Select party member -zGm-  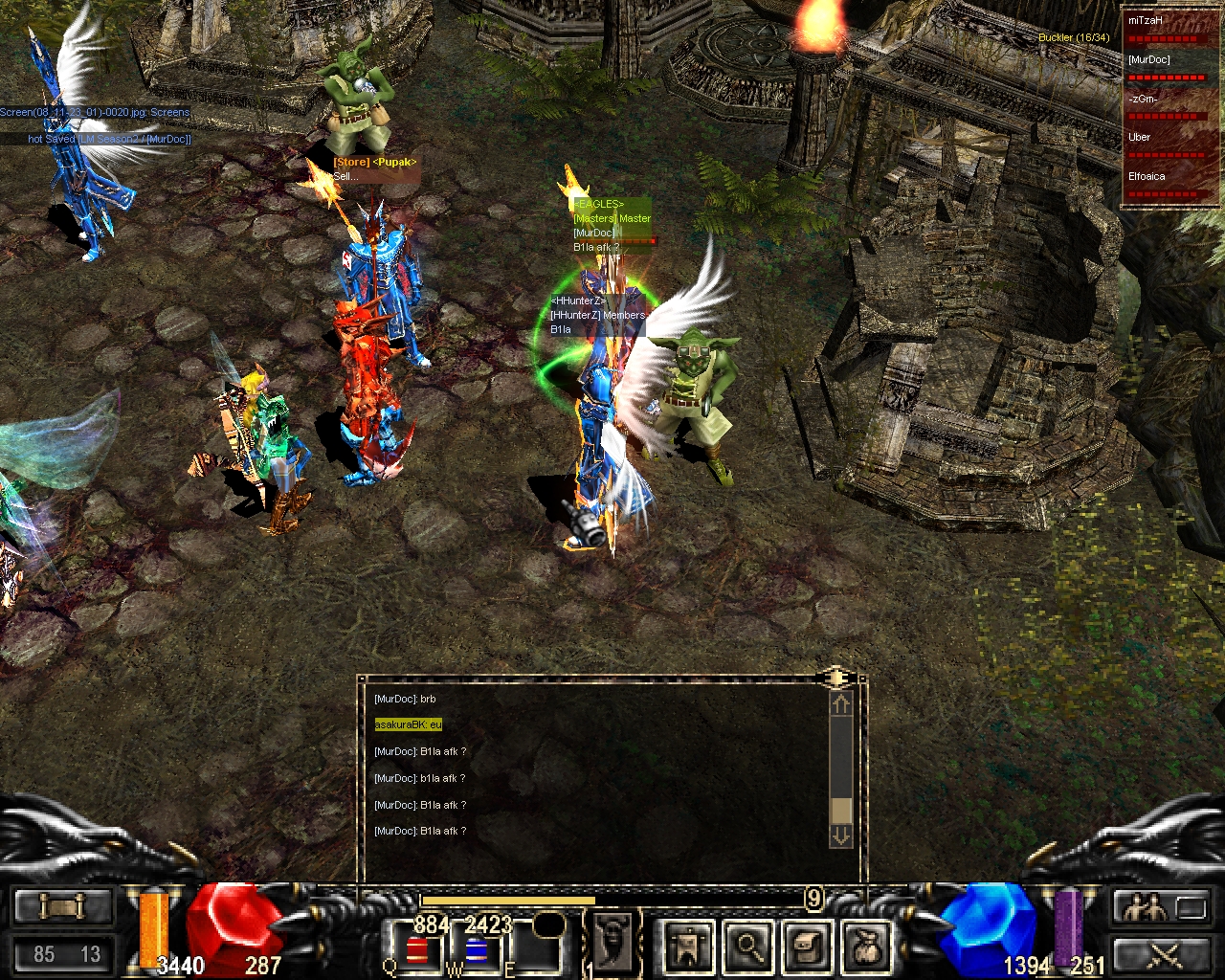[x=1163, y=105]
